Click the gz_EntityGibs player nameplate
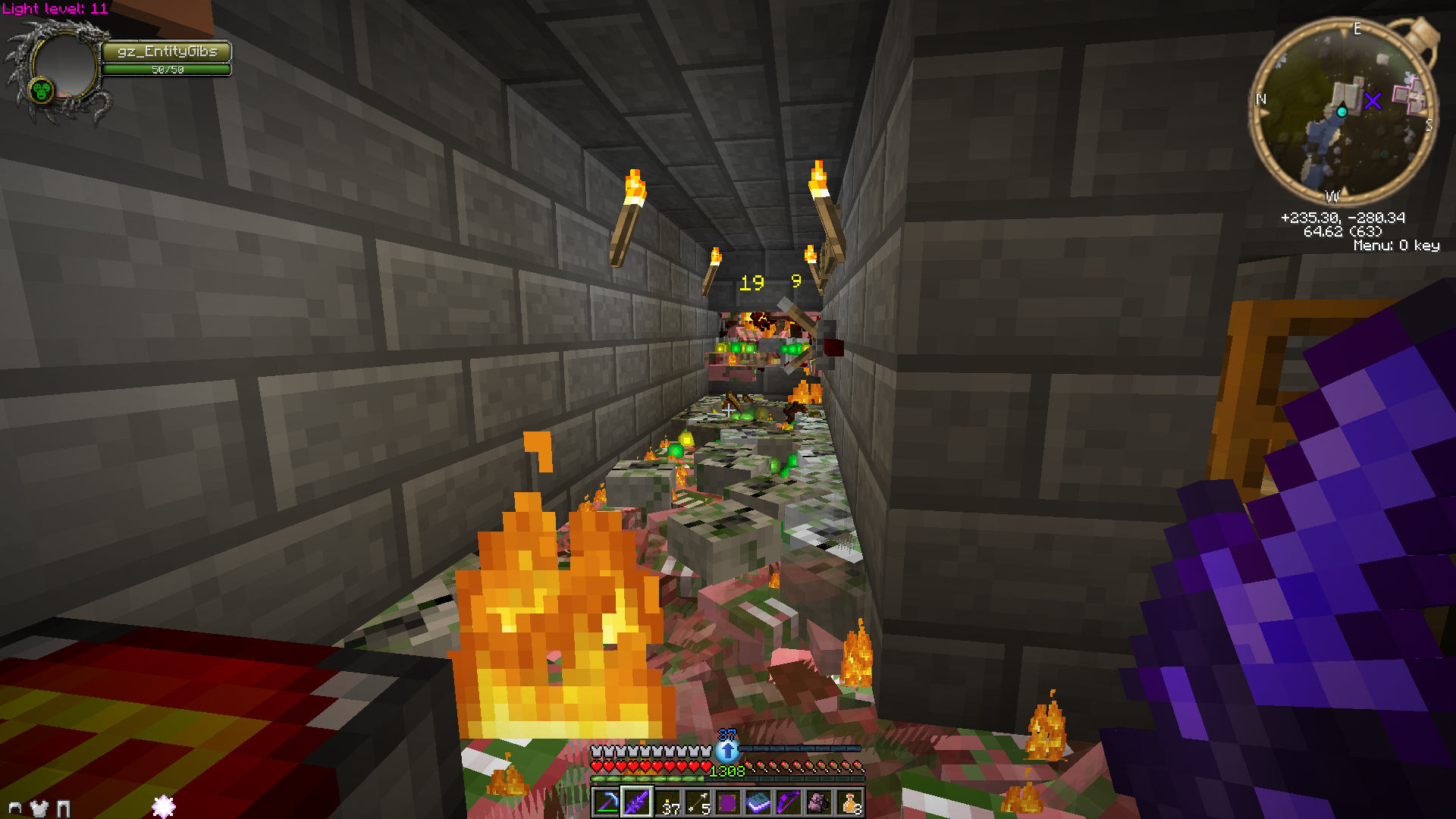 point(167,52)
